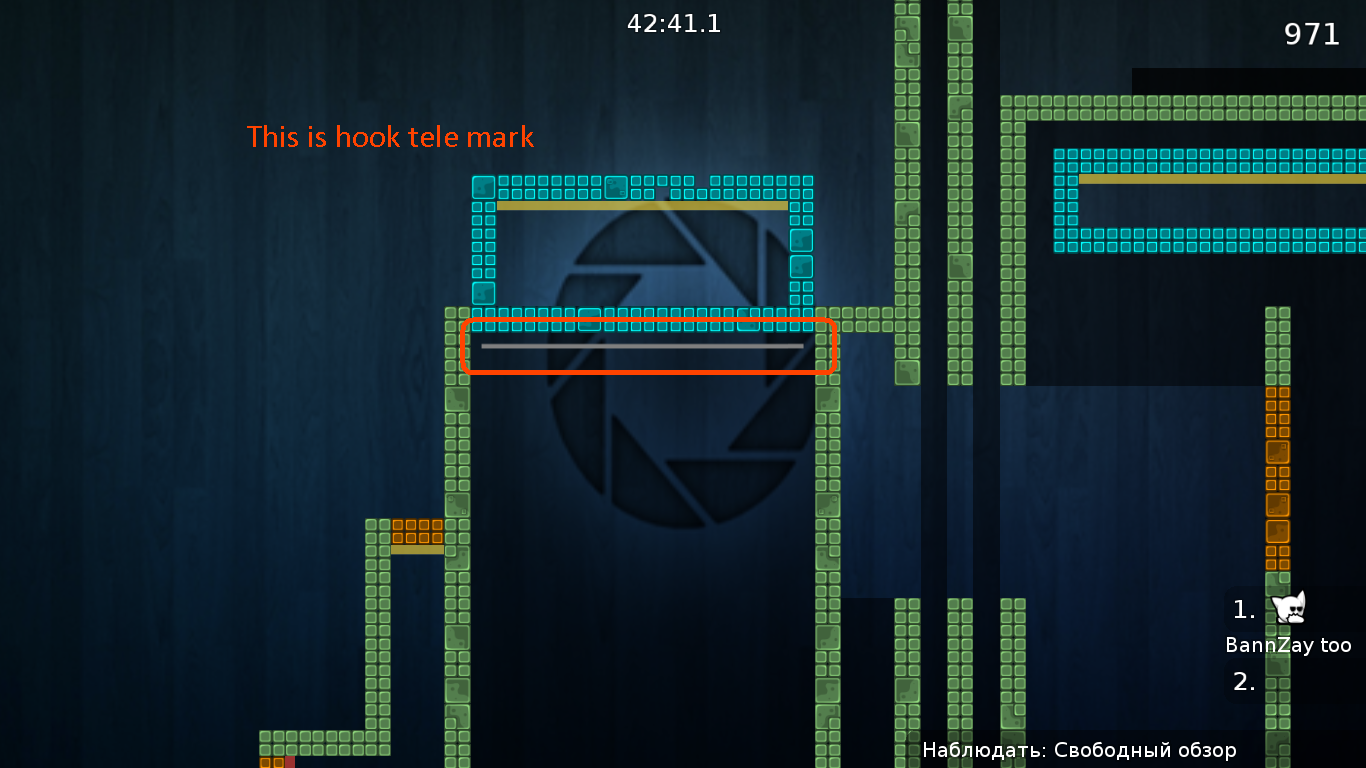The image size is (1366, 768).
Task: Click the gray laser line inside the orange box
Action: point(643,346)
